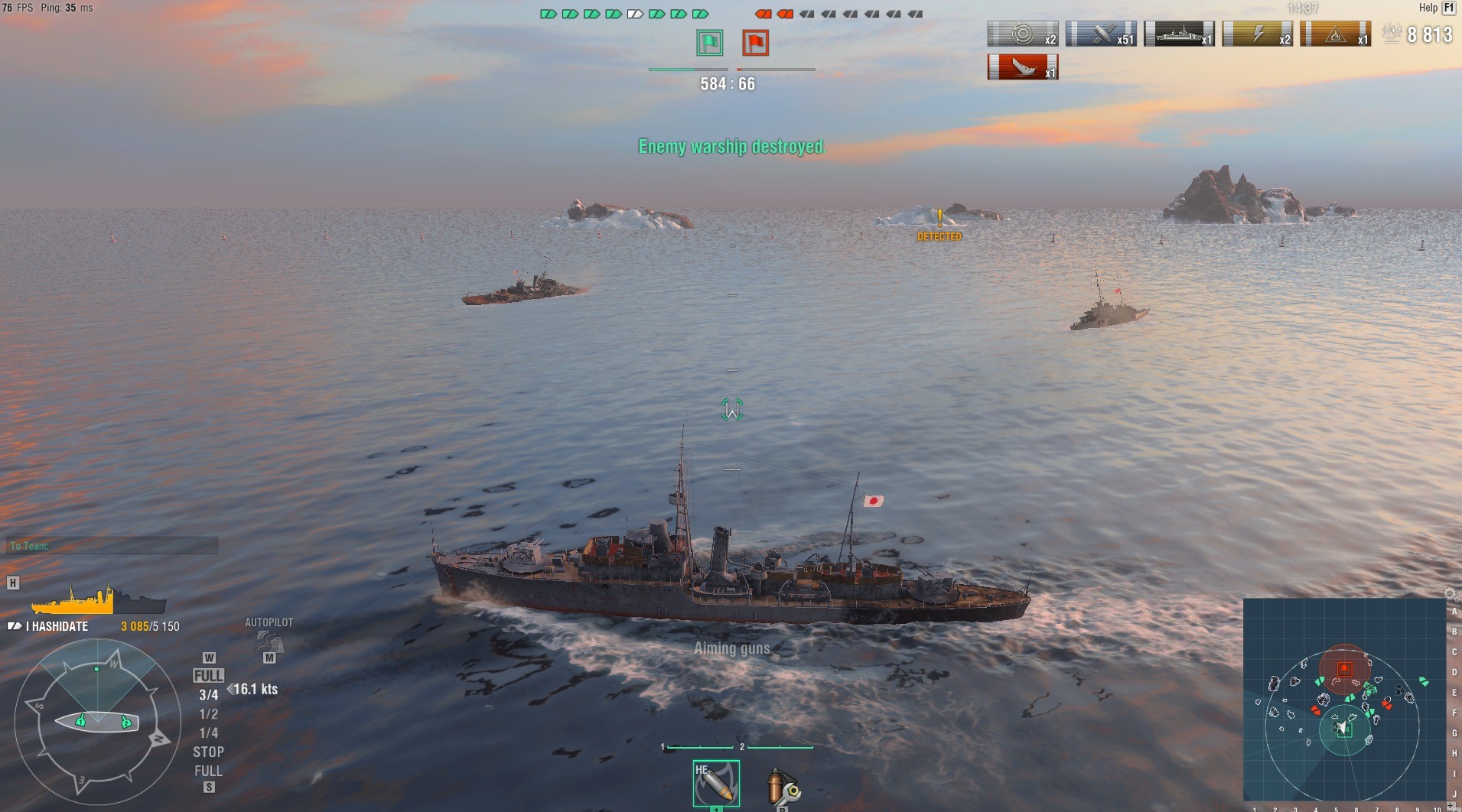
Task: Click the yellow lightning bolt ribbon
Action: pos(1257,34)
